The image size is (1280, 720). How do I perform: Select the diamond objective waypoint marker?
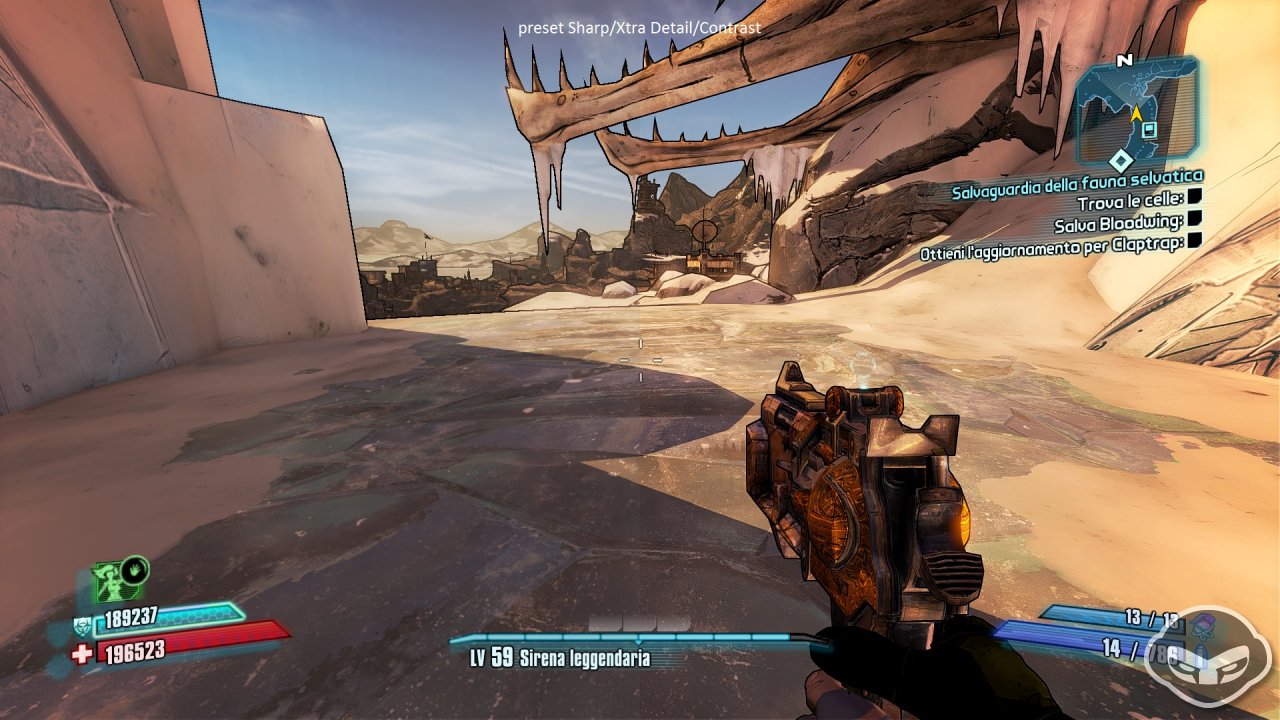tap(1122, 160)
